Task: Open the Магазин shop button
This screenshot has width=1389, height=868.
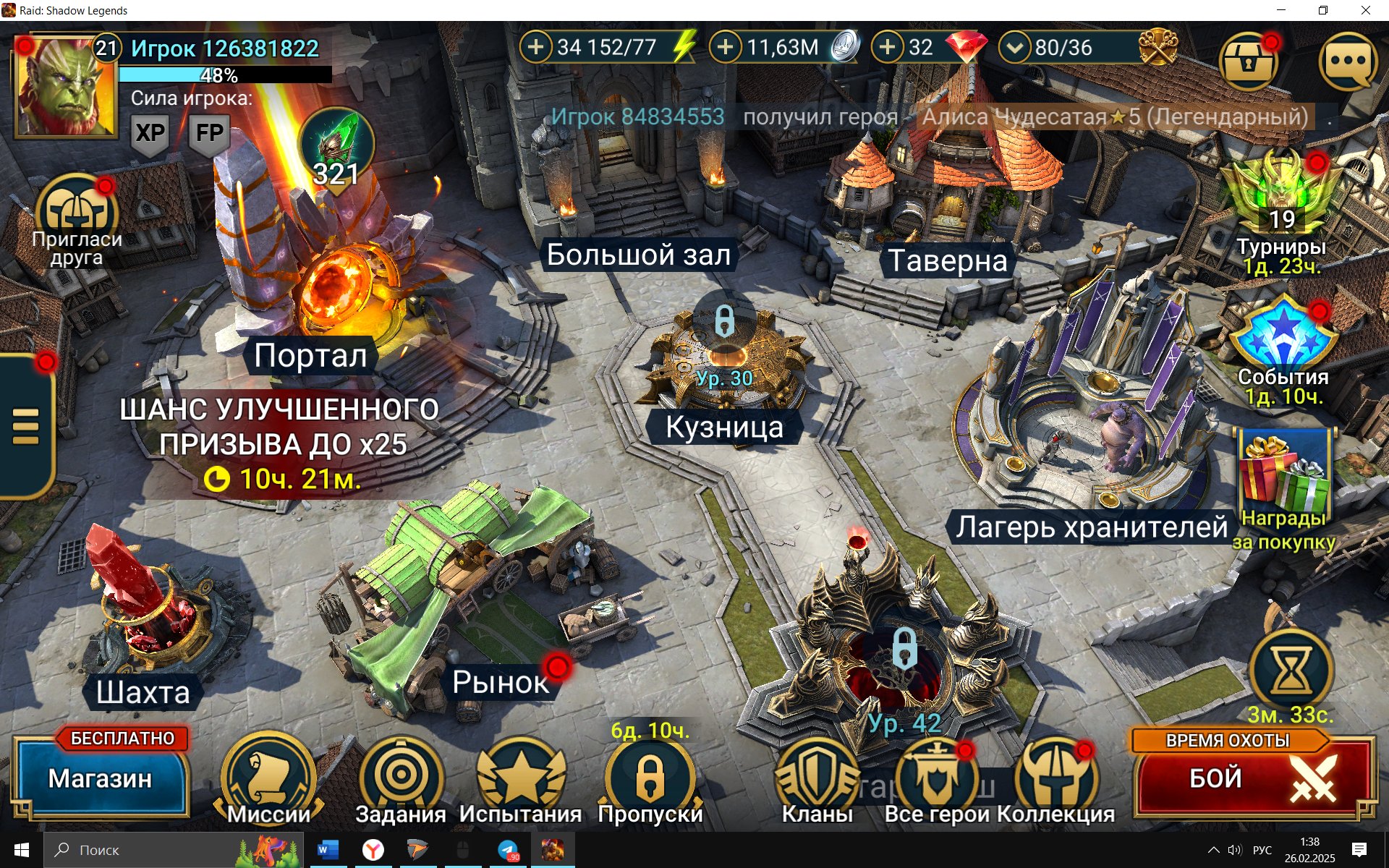Action: (x=101, y=779)
